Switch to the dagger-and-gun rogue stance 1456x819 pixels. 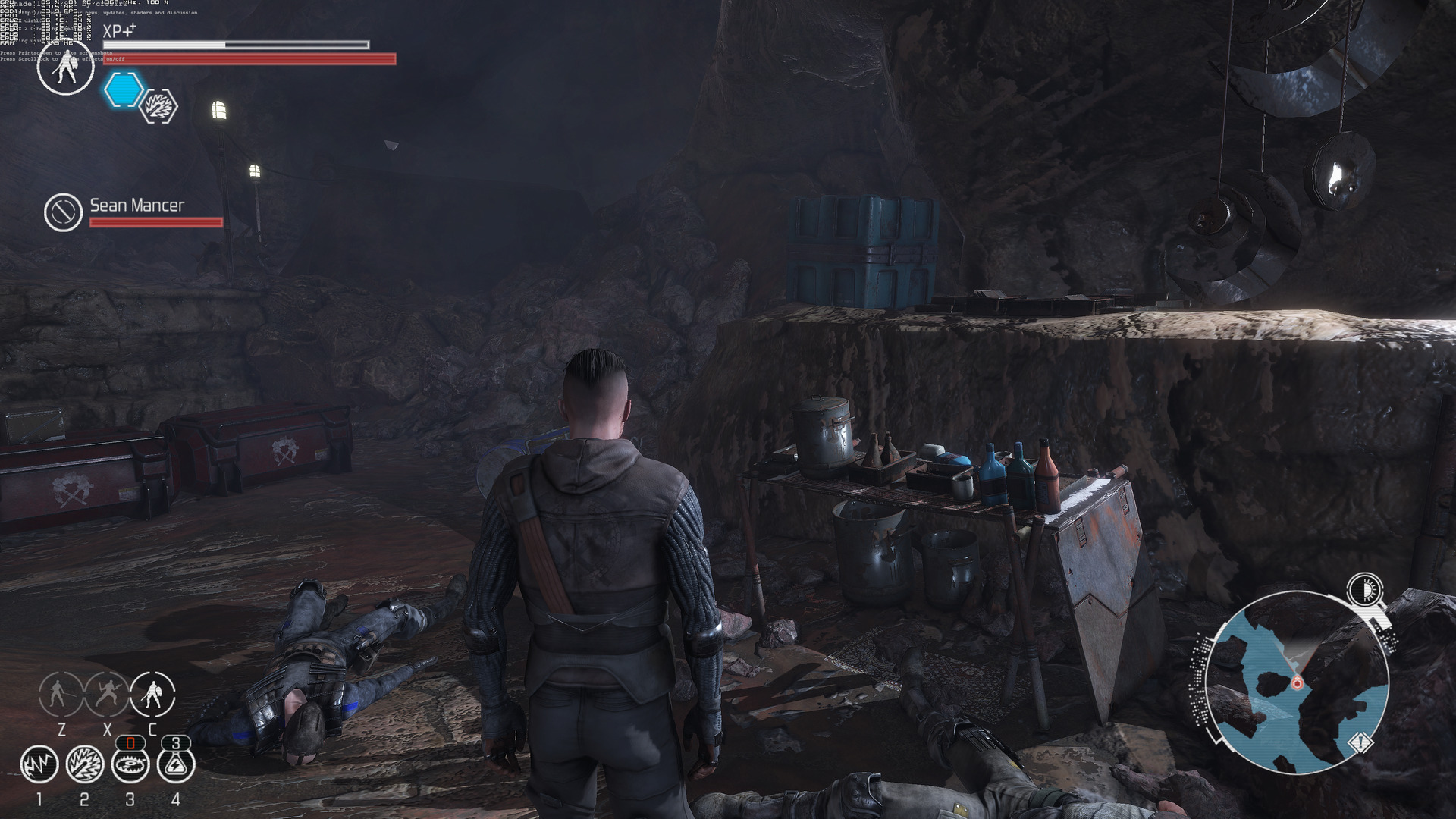click(107, 694)
